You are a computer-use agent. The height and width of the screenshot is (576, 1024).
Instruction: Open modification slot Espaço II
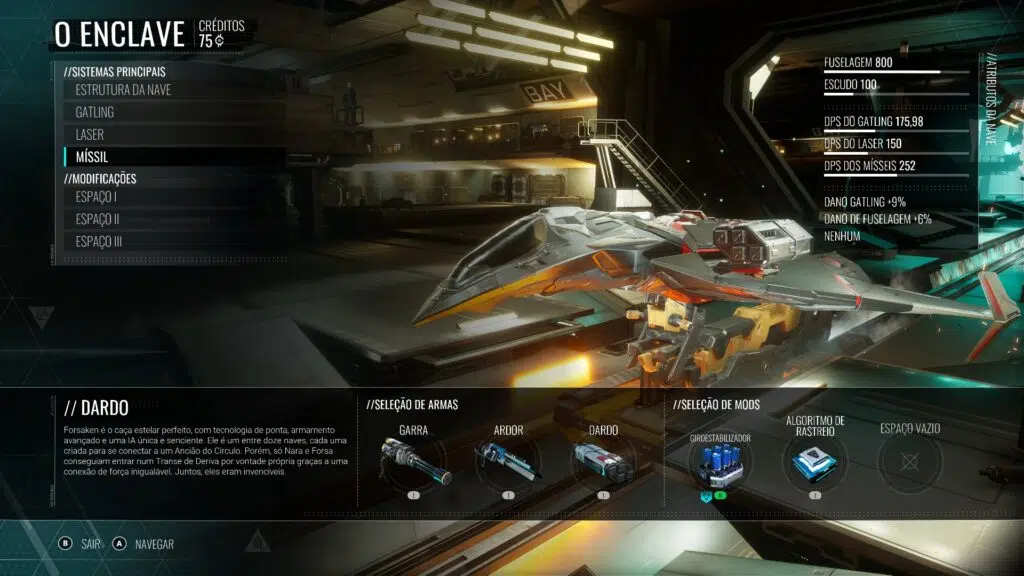[98, 219]
